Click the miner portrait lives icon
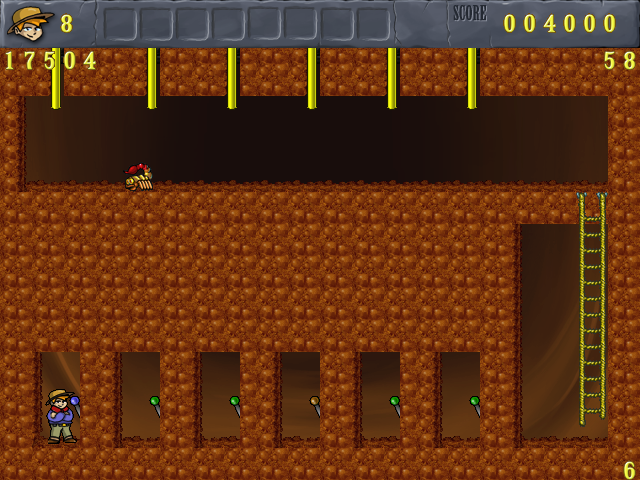This screenshot has height=480, width=640. point(30,21)
